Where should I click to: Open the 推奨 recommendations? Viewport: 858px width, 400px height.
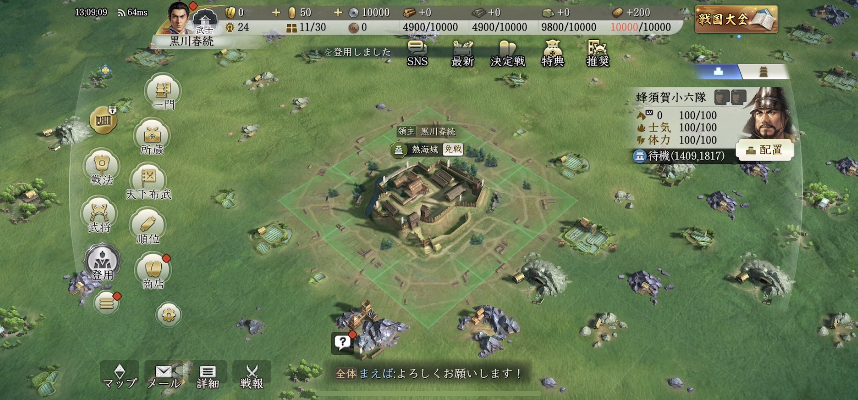pos(598,52)
